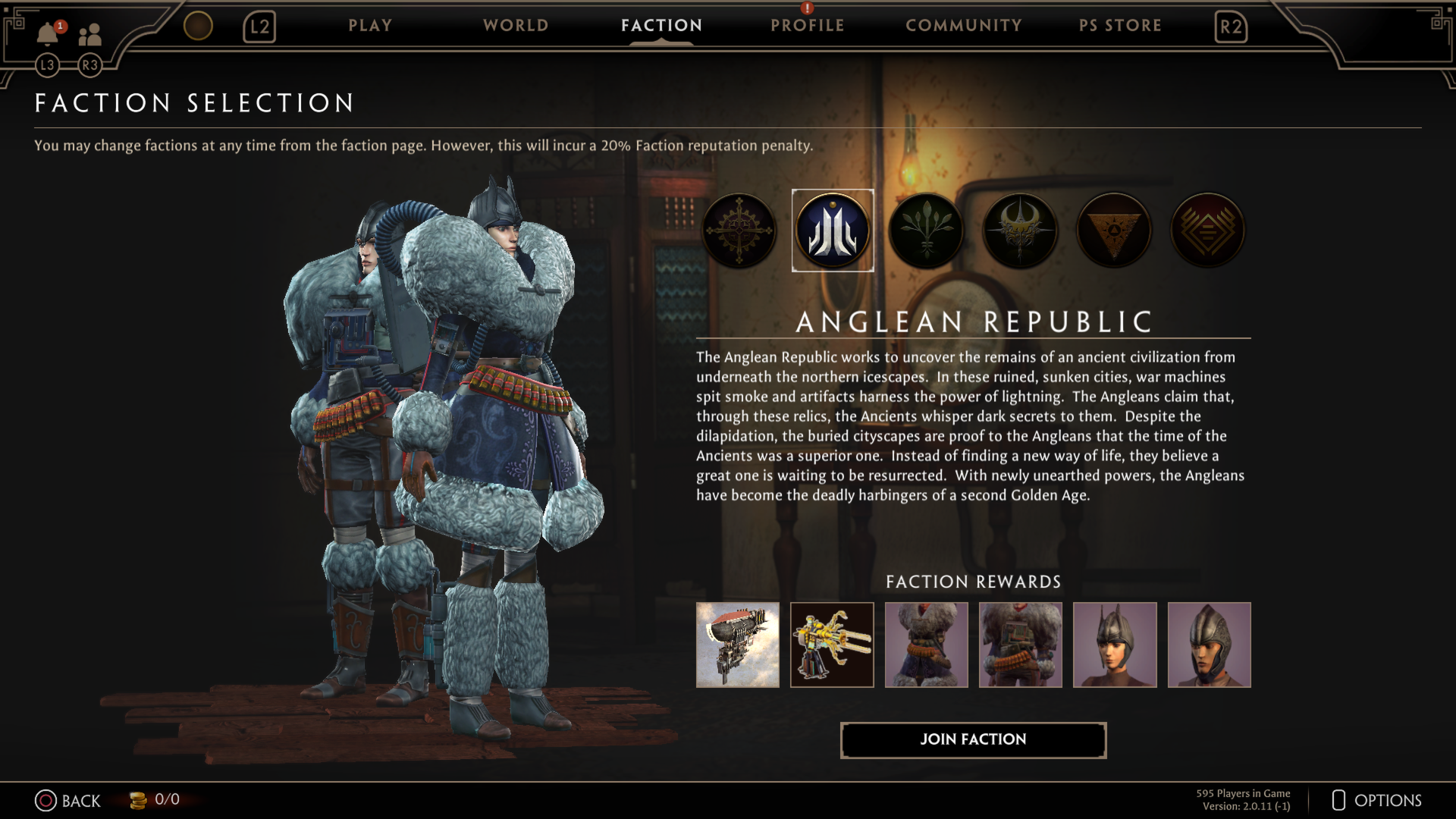Screen dimensions: 1456x819
Task: Open the PS STORE tab
Action: [1121, 25]
